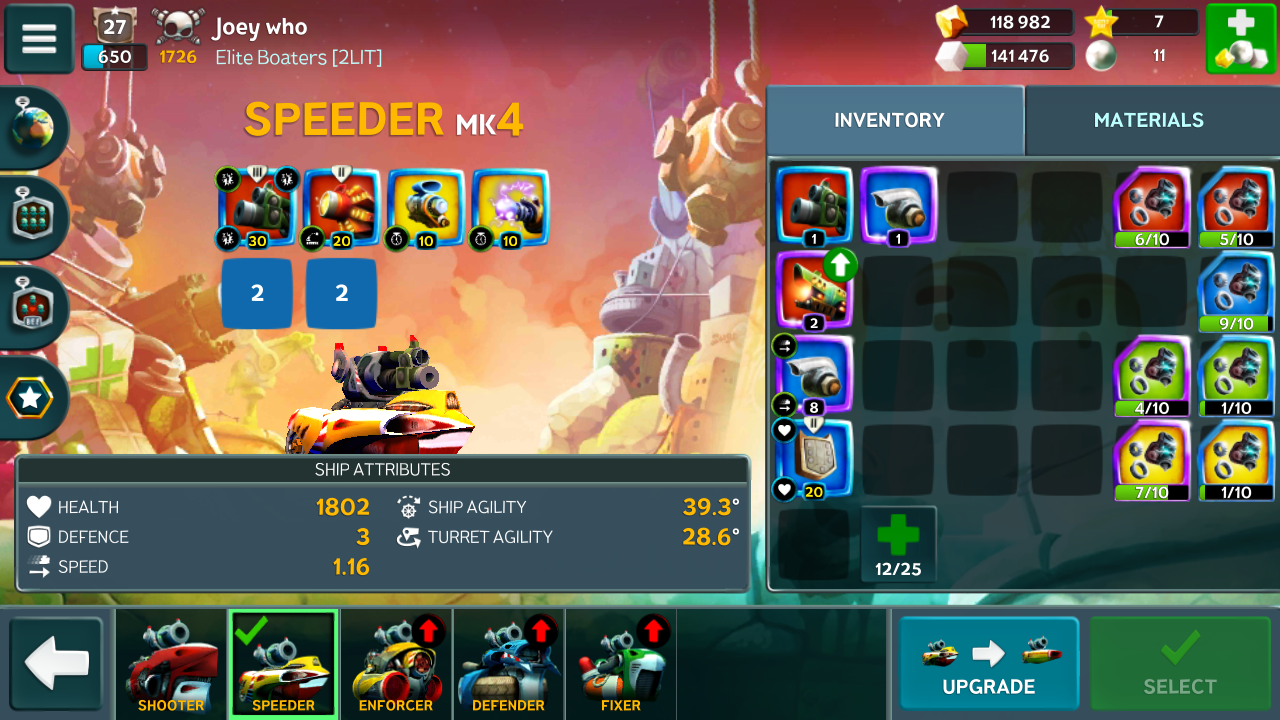This screenshot has height=720, width=1280.
Task: Expand inventory slots with 12/25 plus button
Action: 898,545
